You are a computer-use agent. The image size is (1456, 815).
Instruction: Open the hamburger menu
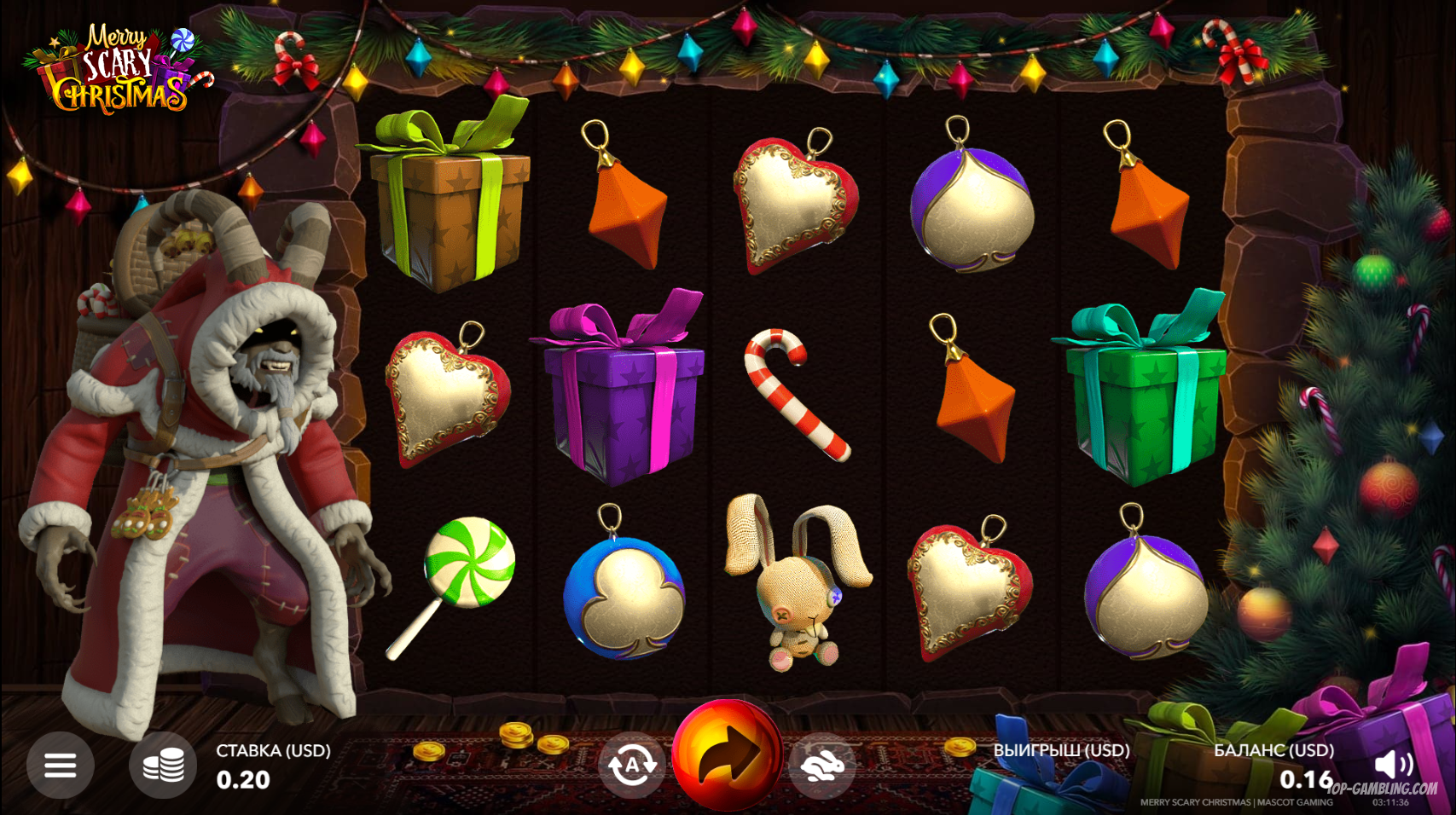point(60,765)
